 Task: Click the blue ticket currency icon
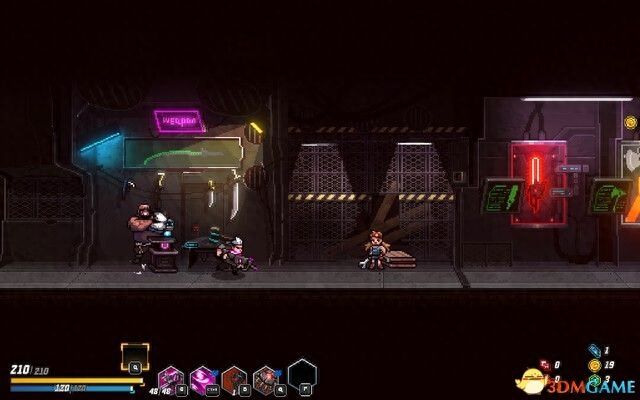593,350
